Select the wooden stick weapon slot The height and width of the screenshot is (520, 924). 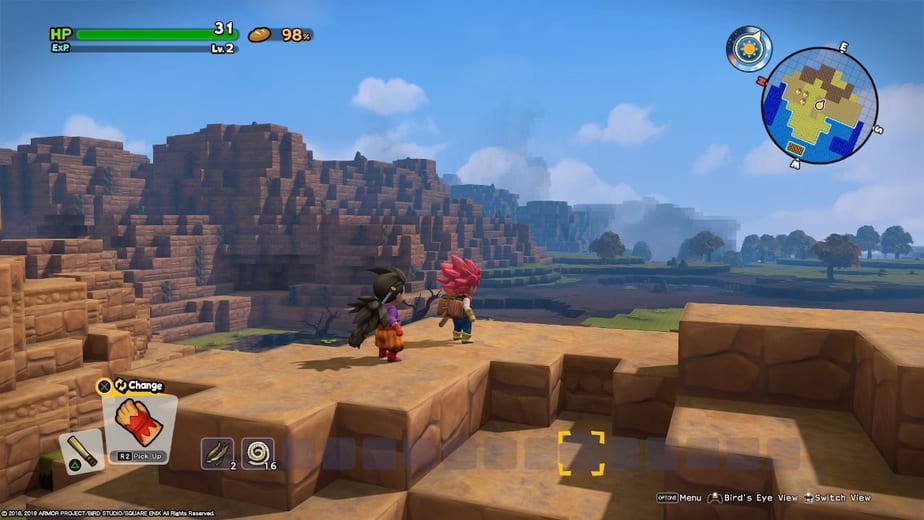click(80, 452)
